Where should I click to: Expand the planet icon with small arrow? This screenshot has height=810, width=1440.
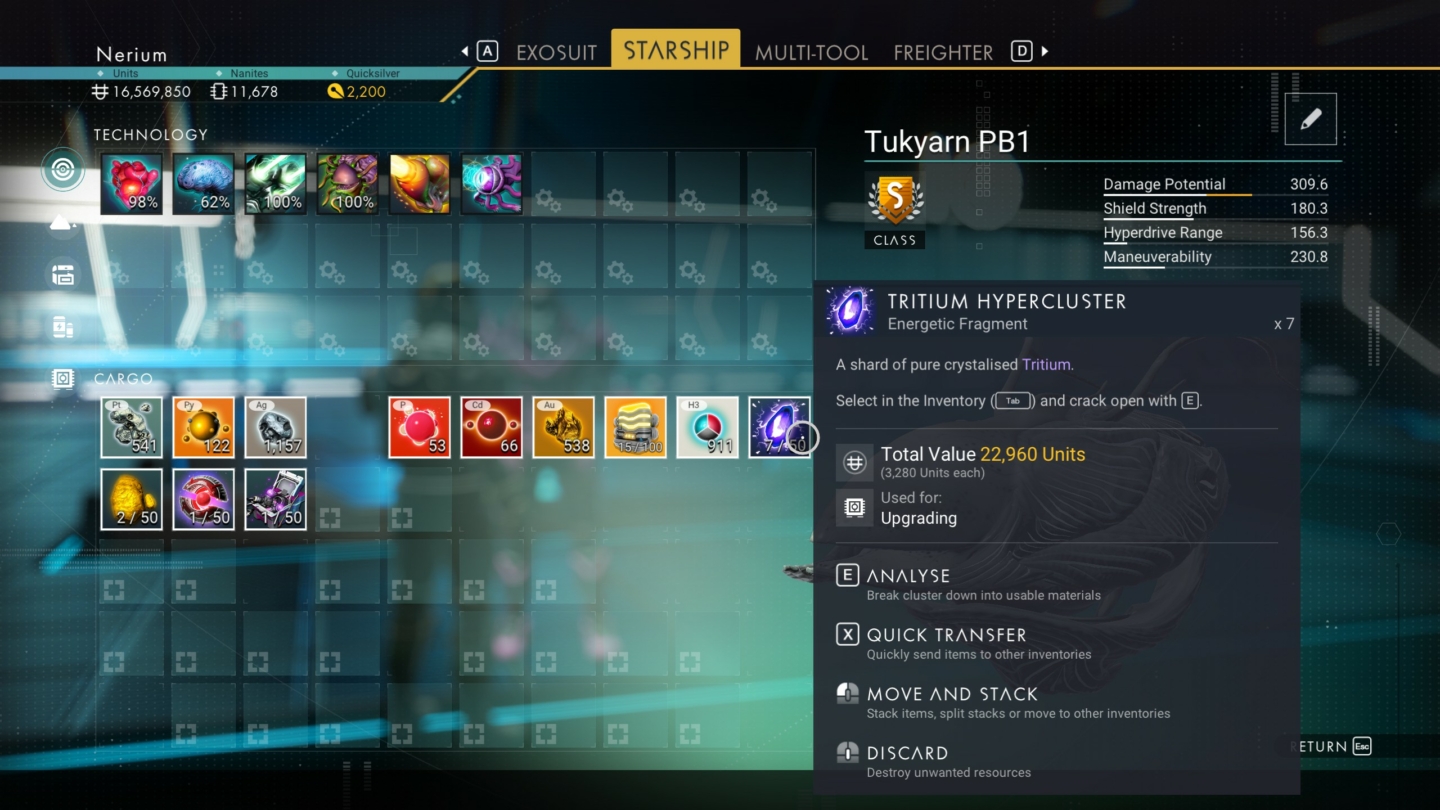click(62, 222)
